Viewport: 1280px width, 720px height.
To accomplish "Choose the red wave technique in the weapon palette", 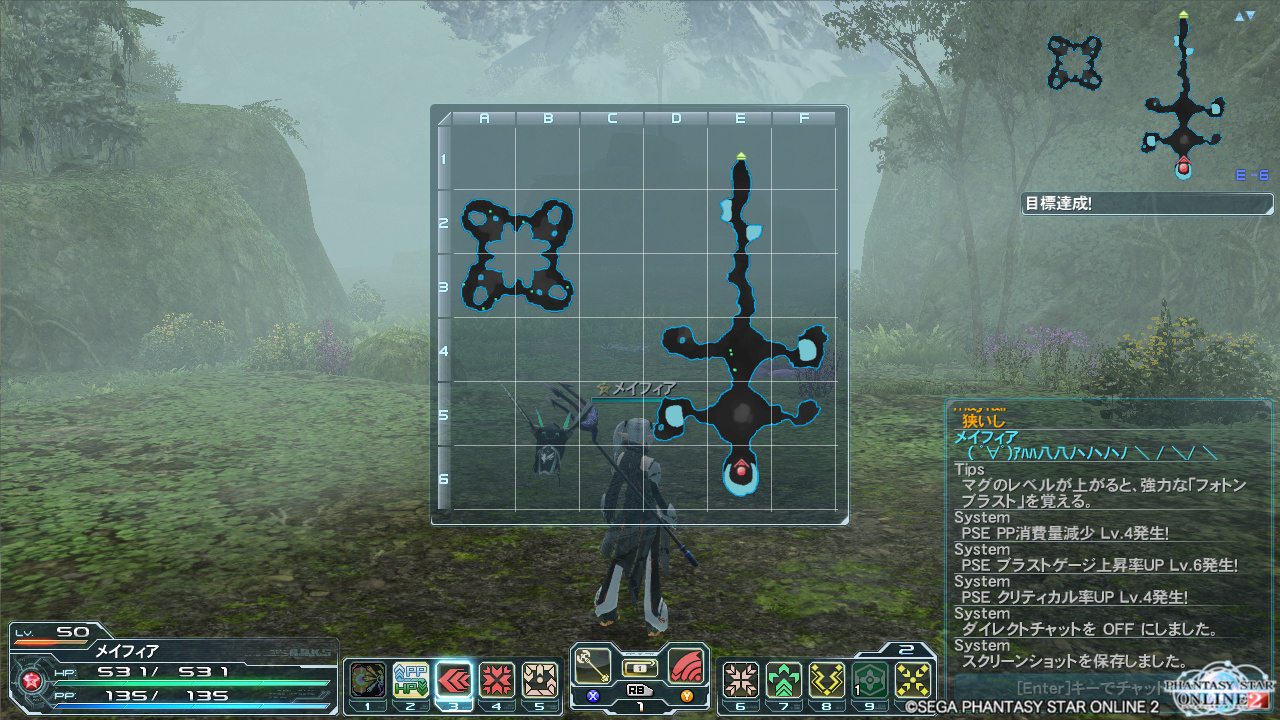I will pyautogui.click(x=685, y=666).
